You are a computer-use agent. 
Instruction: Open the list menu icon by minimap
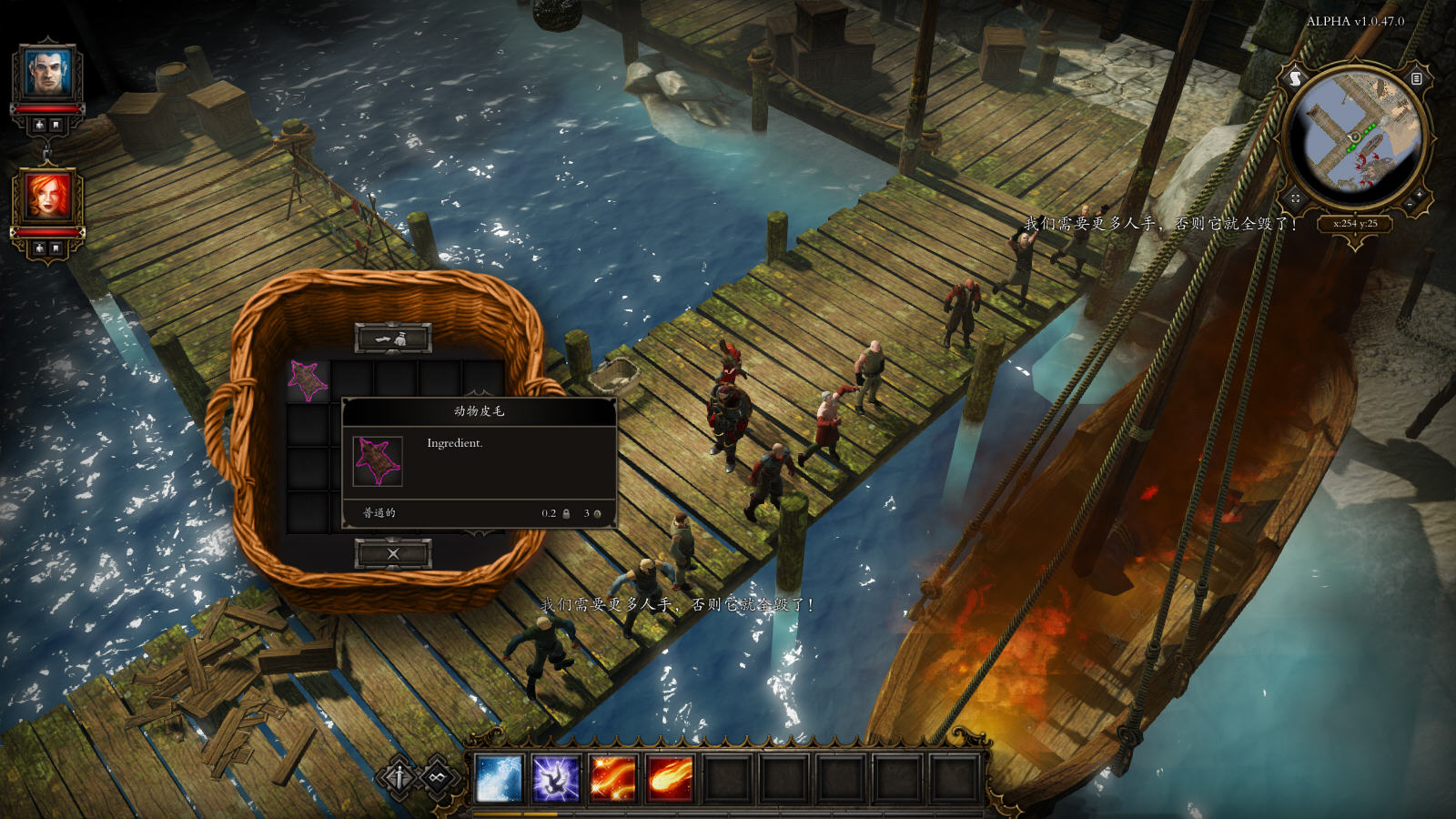[x=1416, y=79]
